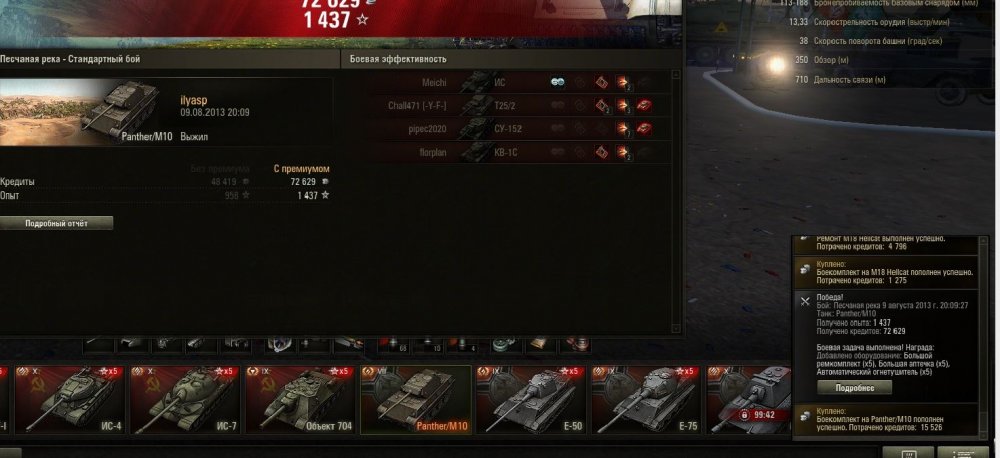The image size is (1000, 458).
Task: Click the player name ilyasp
Action: 194,100
